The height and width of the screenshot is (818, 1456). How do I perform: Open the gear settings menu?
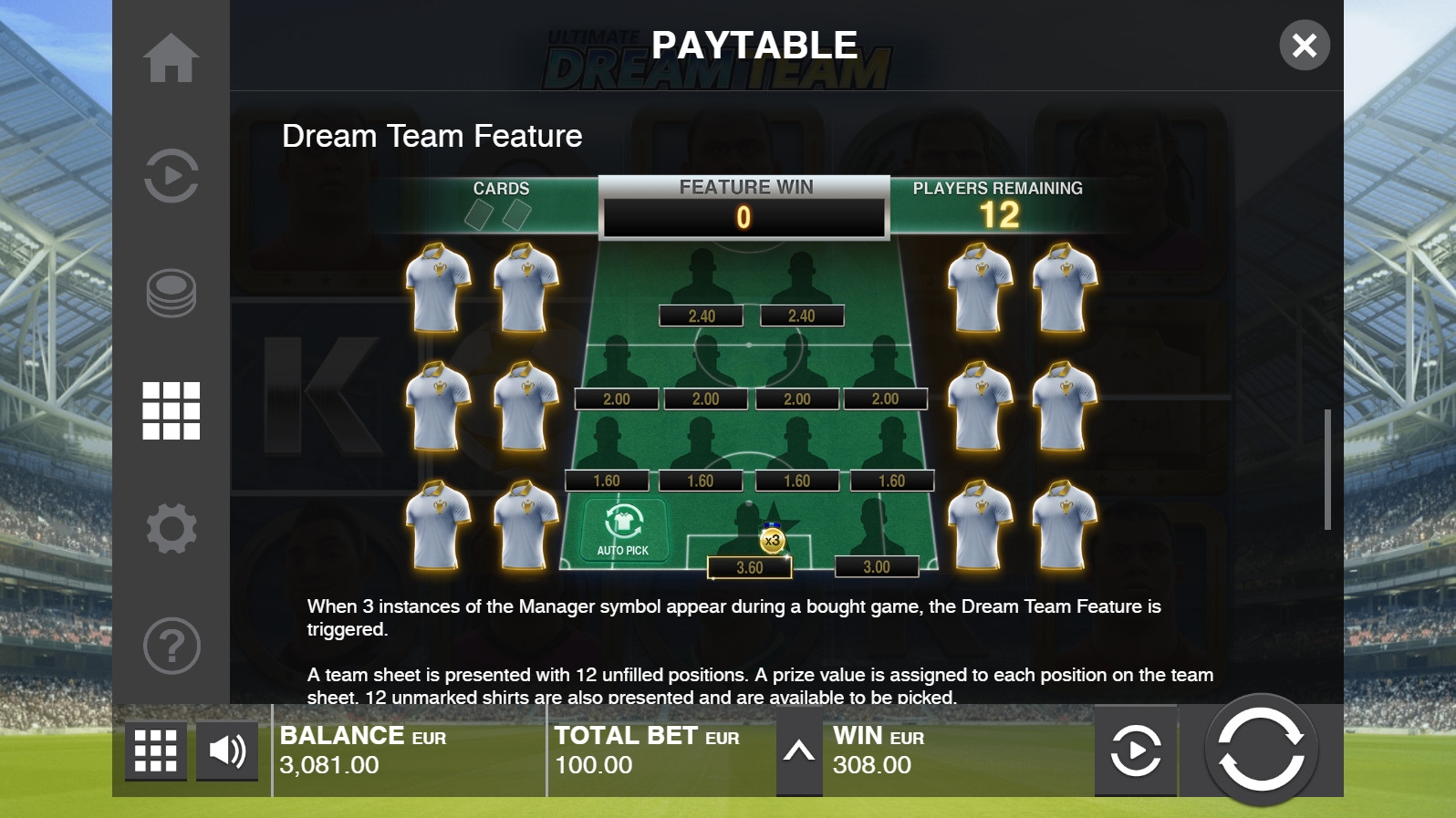pyautogui.click(x=171, y=528)
